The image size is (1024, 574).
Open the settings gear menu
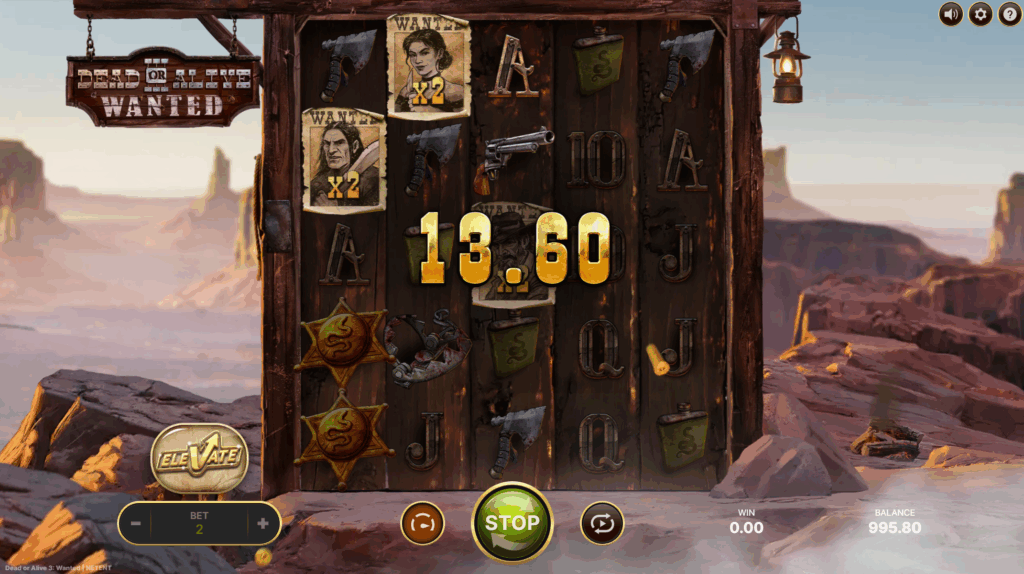click(x=980, y=14)
